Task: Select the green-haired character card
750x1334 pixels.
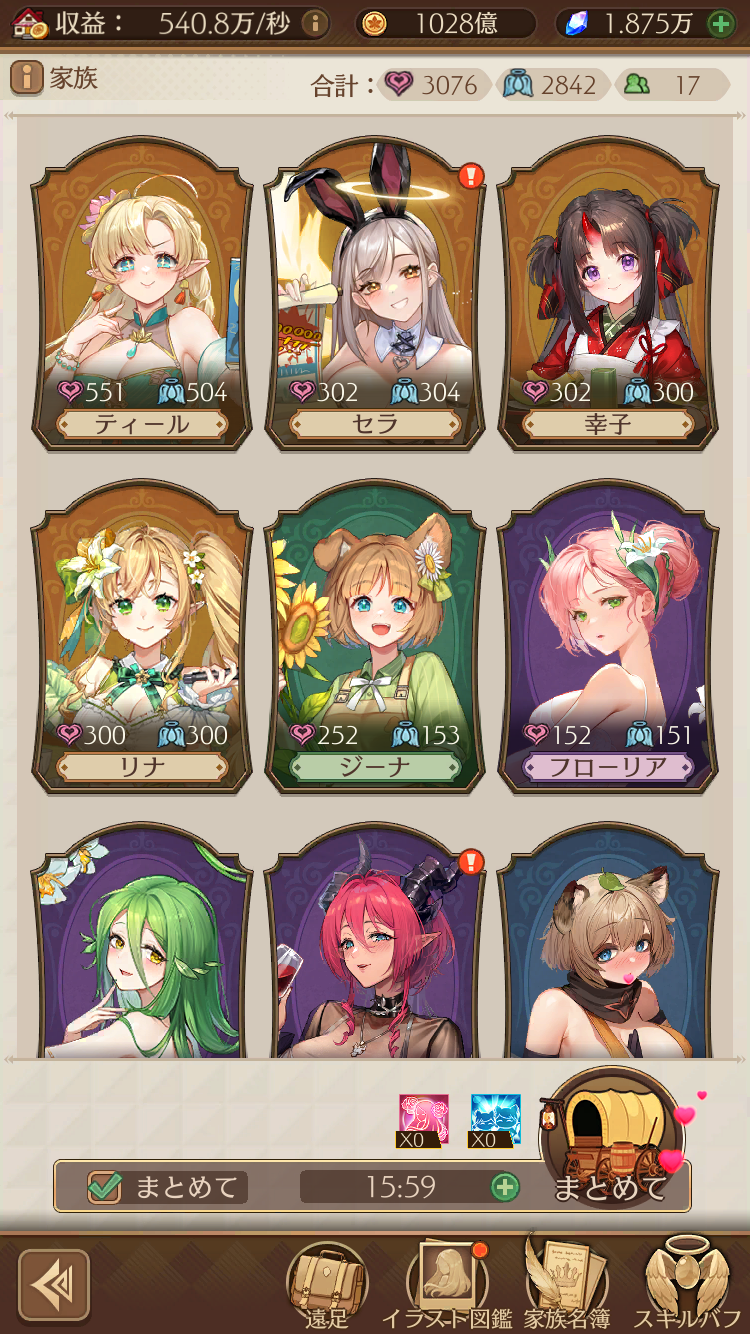Action: click(x=142, y=950)
